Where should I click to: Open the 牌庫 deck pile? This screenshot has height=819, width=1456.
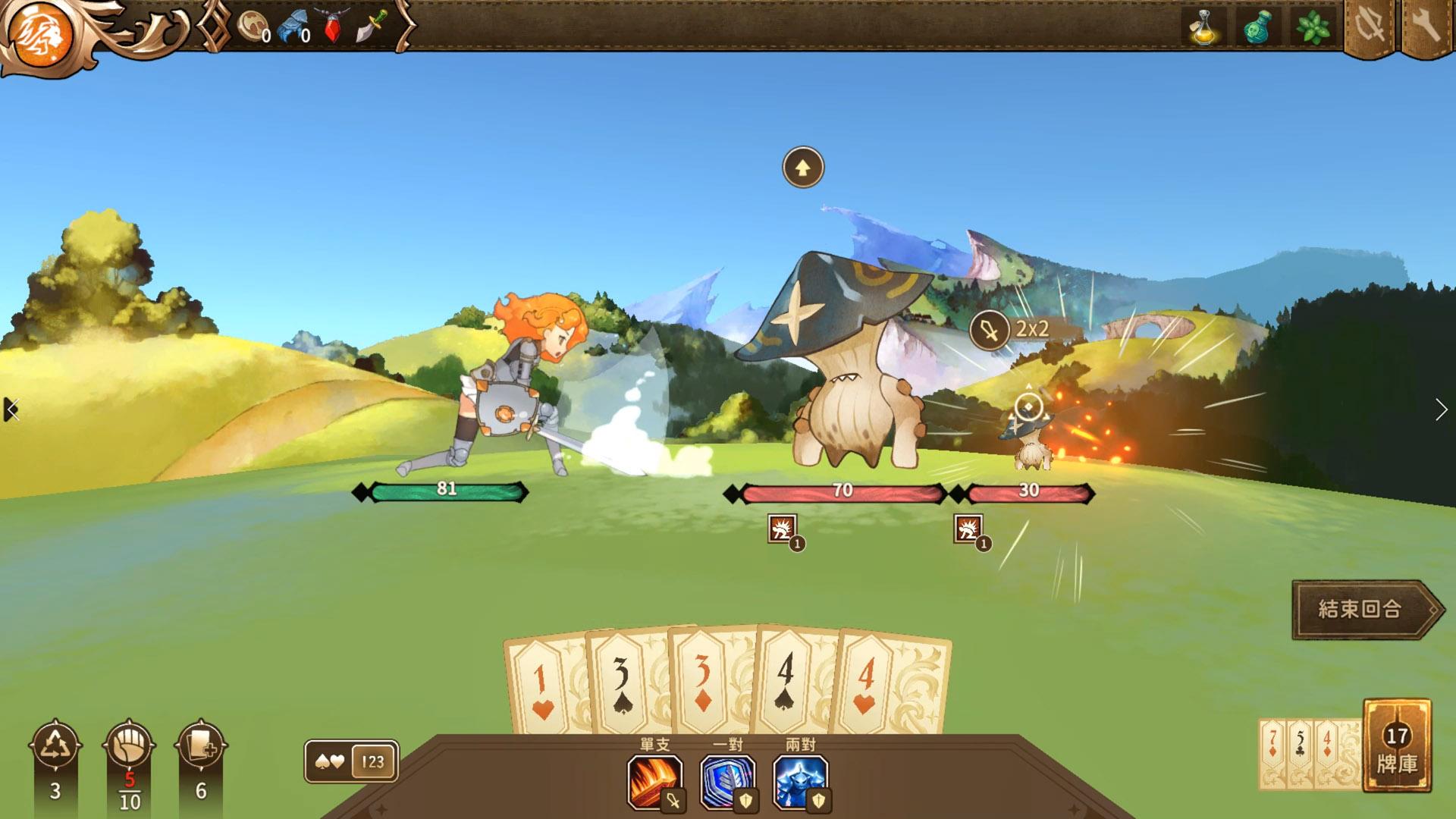point(1397,746)
